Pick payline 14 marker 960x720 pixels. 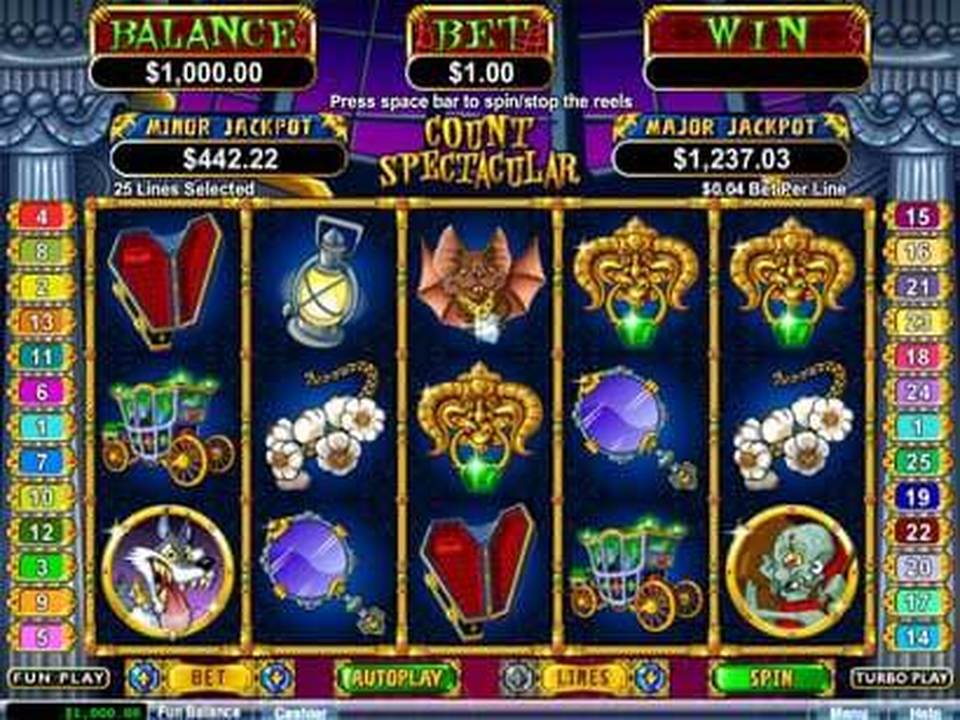coord(917,636)
